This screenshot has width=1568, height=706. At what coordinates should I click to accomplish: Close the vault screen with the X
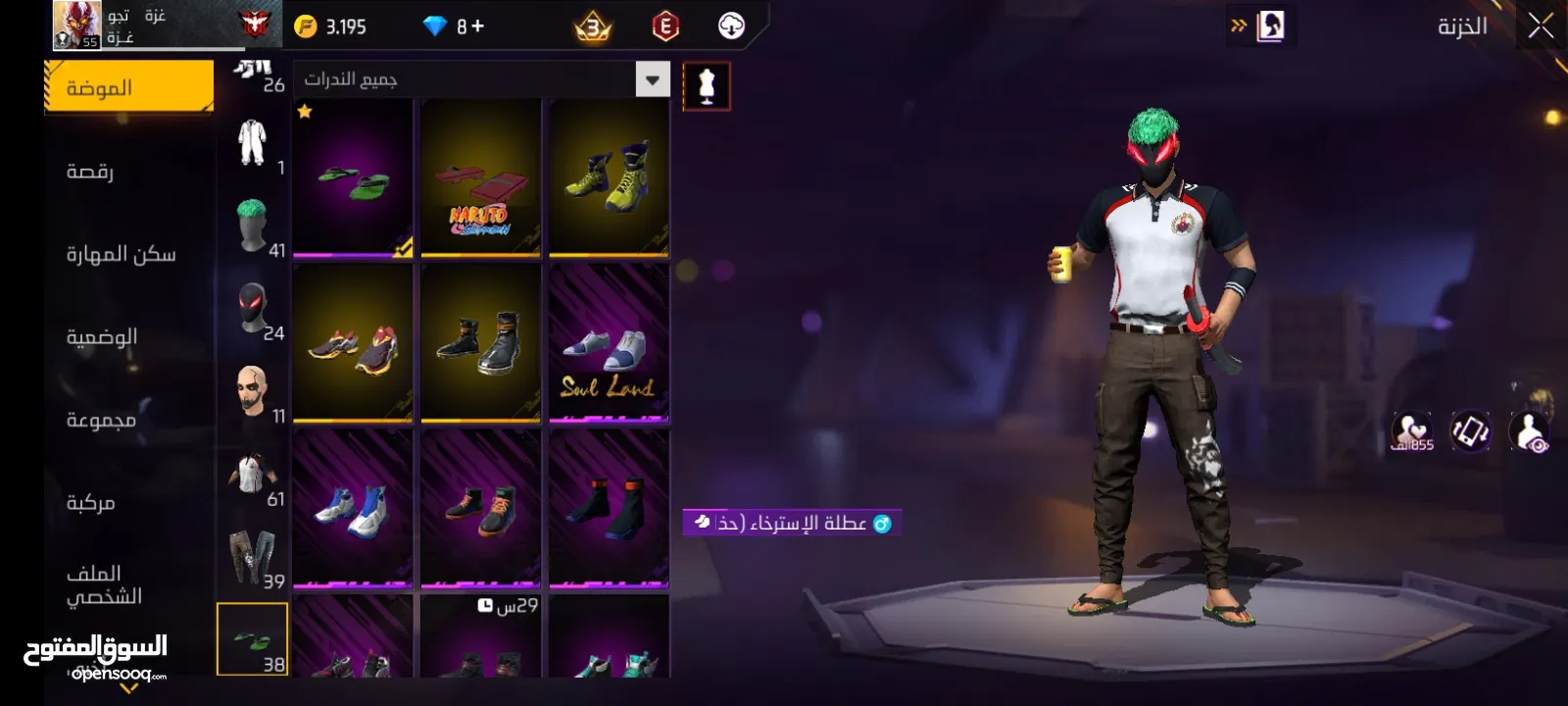coord(1541,26)
